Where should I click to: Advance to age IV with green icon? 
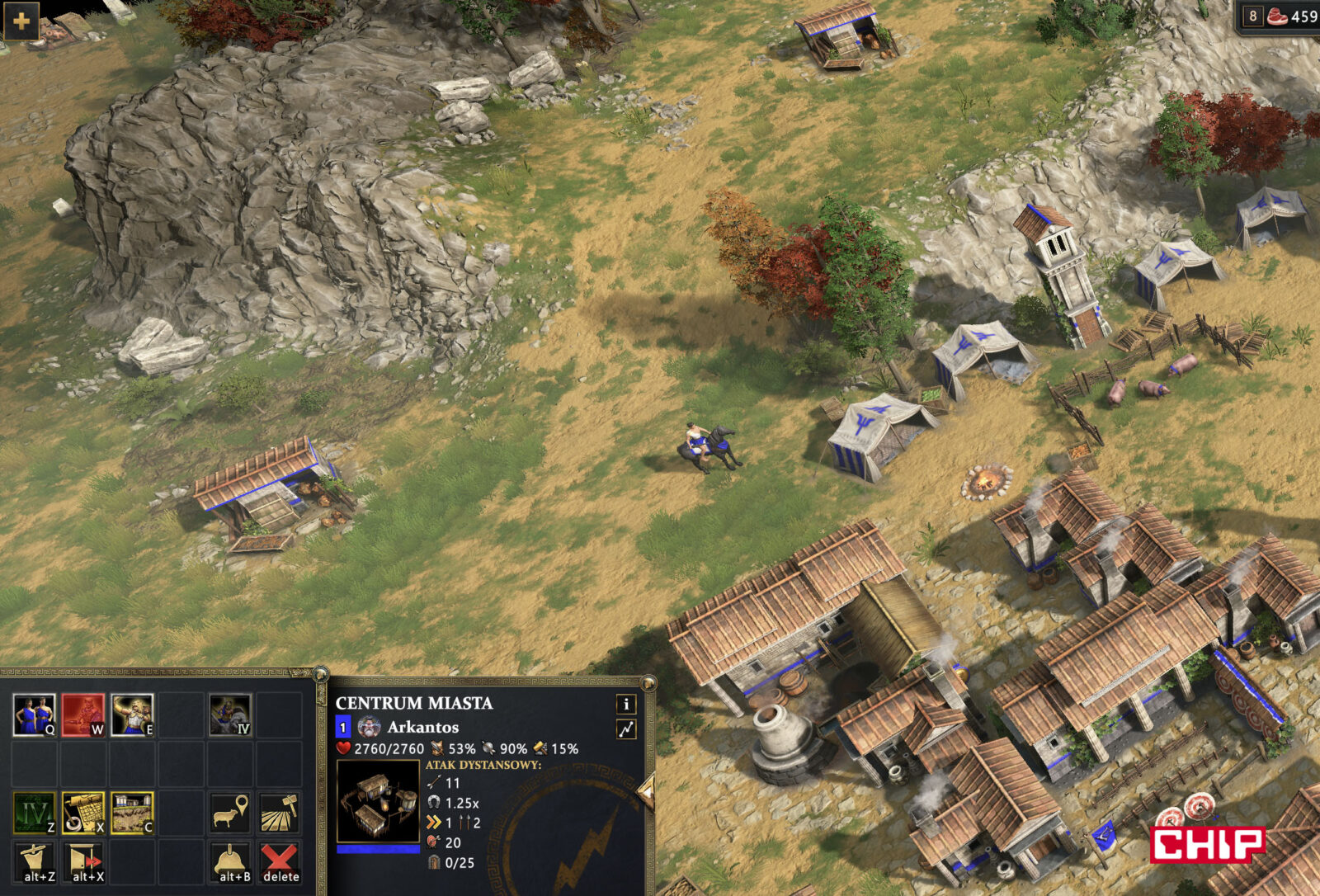point(34,813)
